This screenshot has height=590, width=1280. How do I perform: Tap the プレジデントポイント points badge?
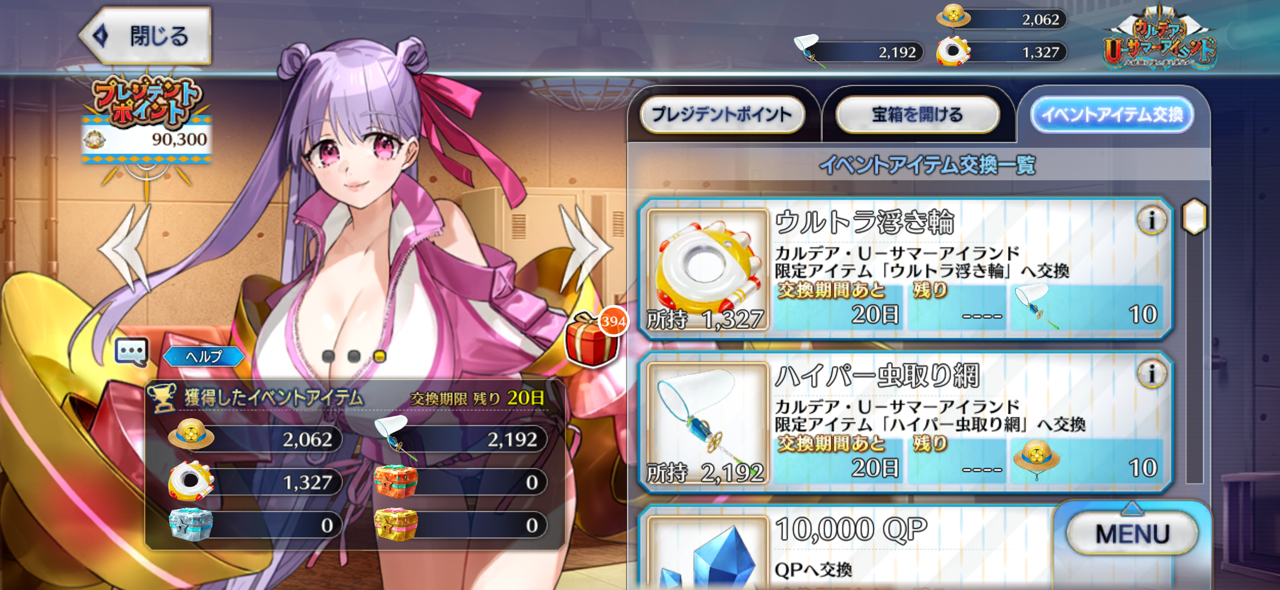[x=147, y=118]
